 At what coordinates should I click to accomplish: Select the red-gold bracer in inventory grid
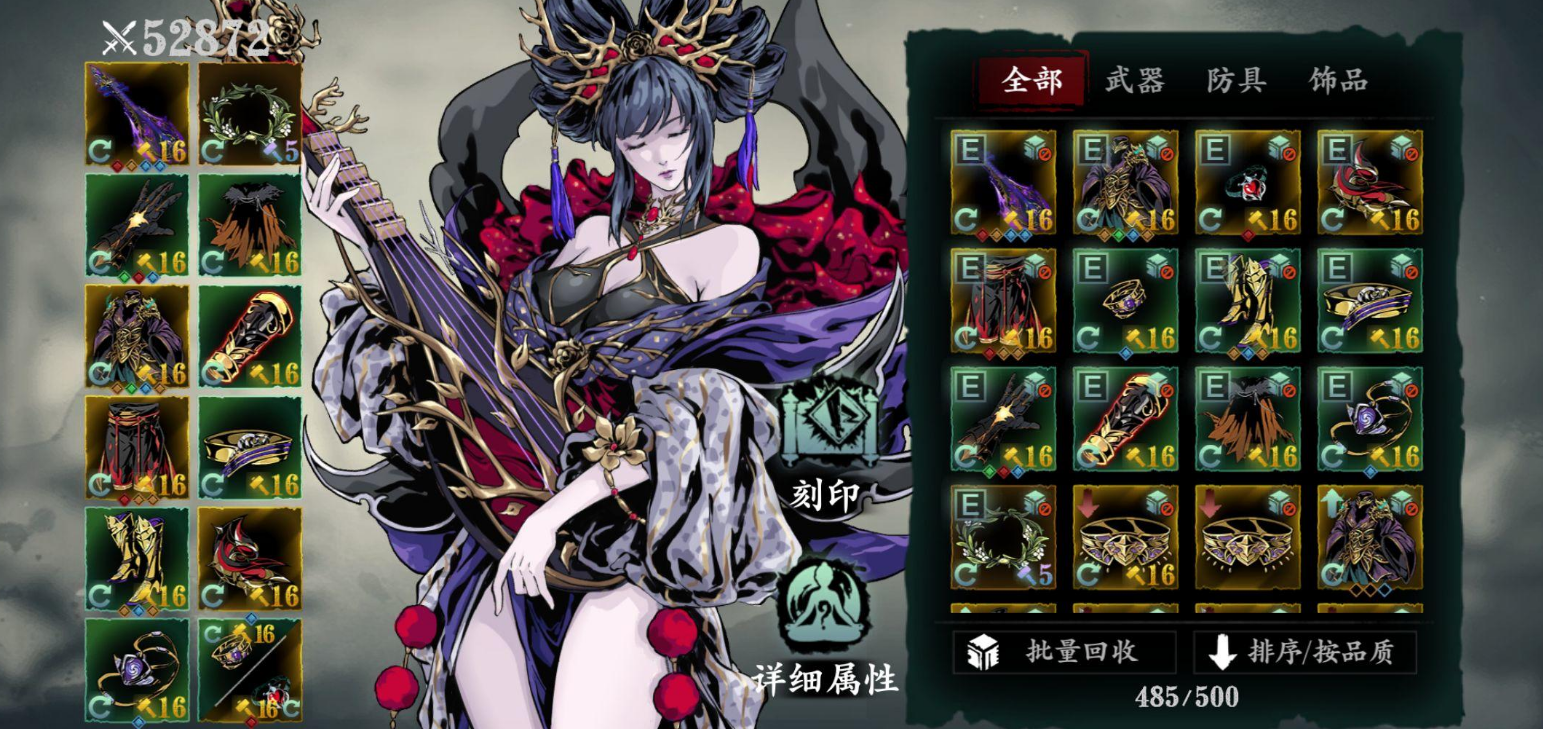pyautogui.click(x=1125, y=419)
